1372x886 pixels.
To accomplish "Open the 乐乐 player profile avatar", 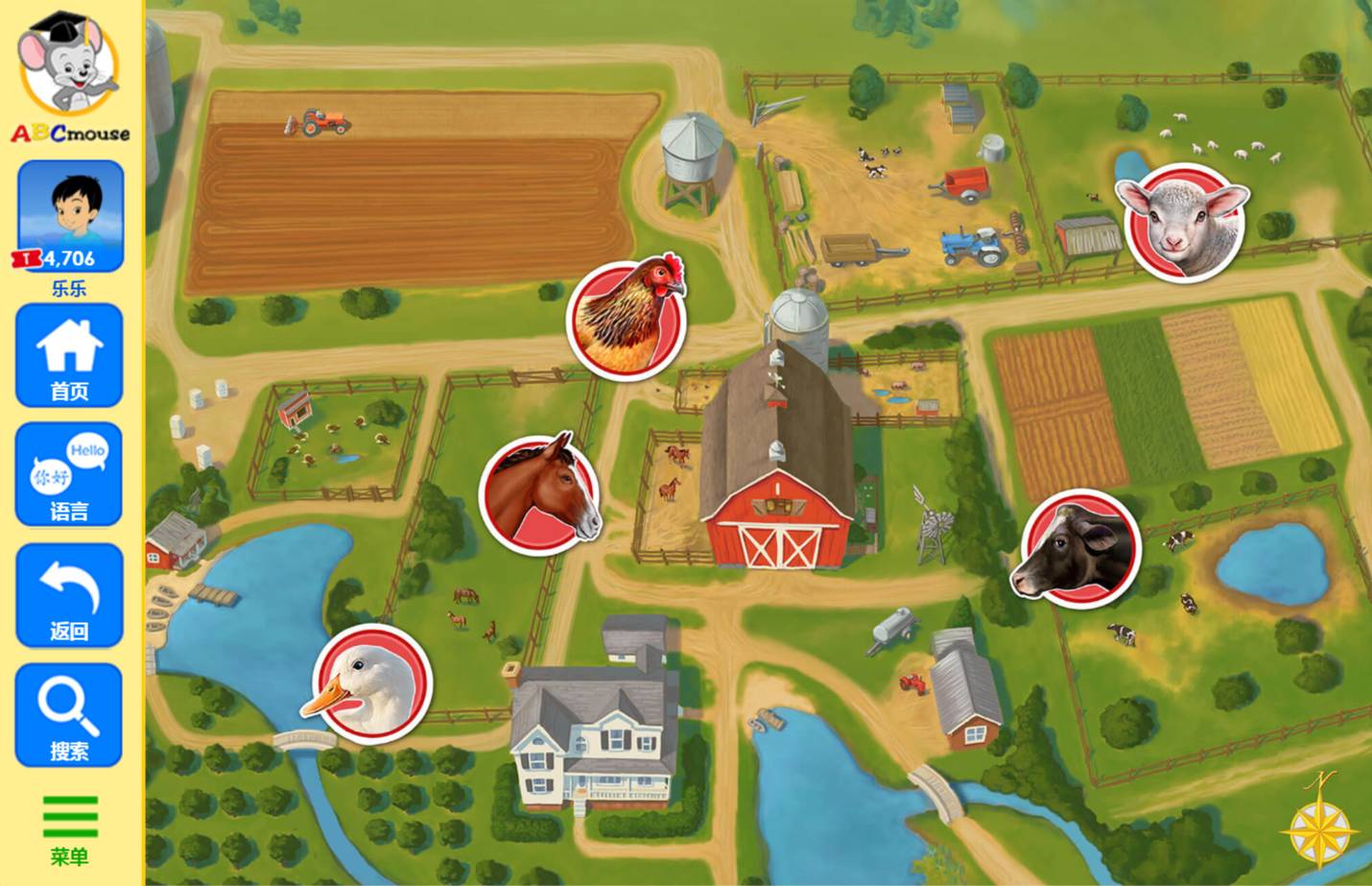I will [71, 217].
